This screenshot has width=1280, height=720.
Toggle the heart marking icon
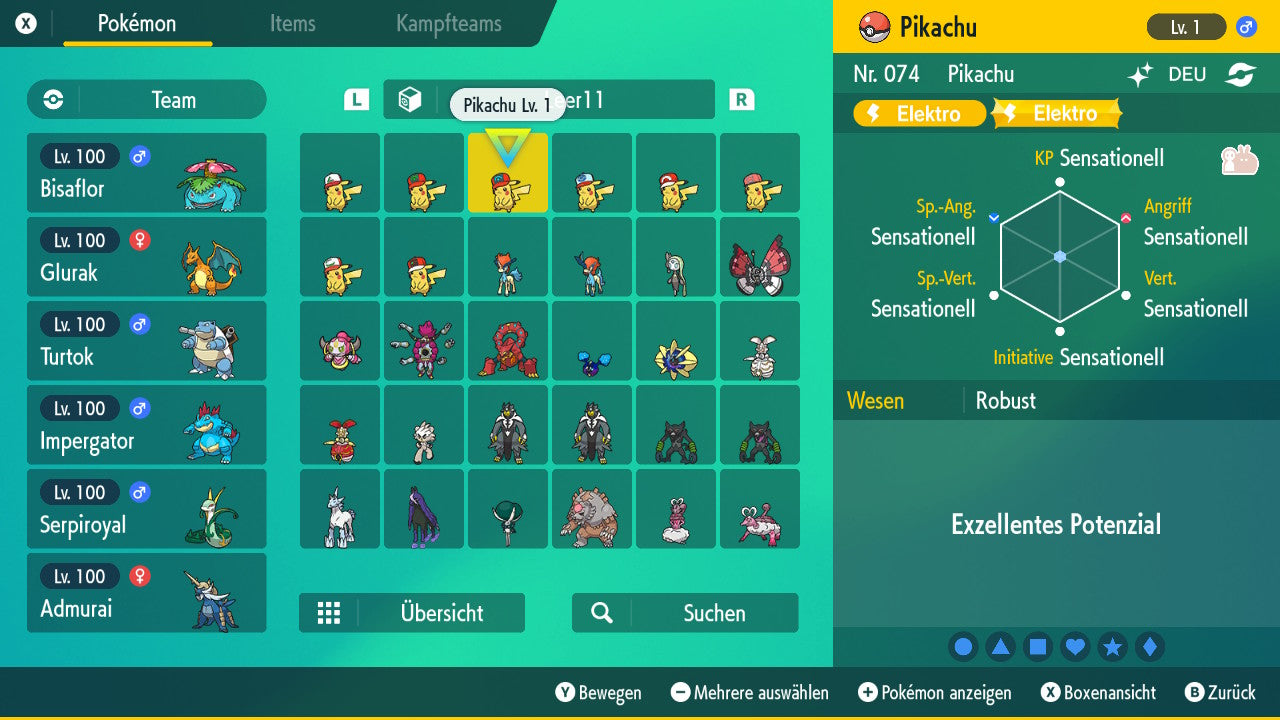pyautogui.click(x=1075, y=646)
